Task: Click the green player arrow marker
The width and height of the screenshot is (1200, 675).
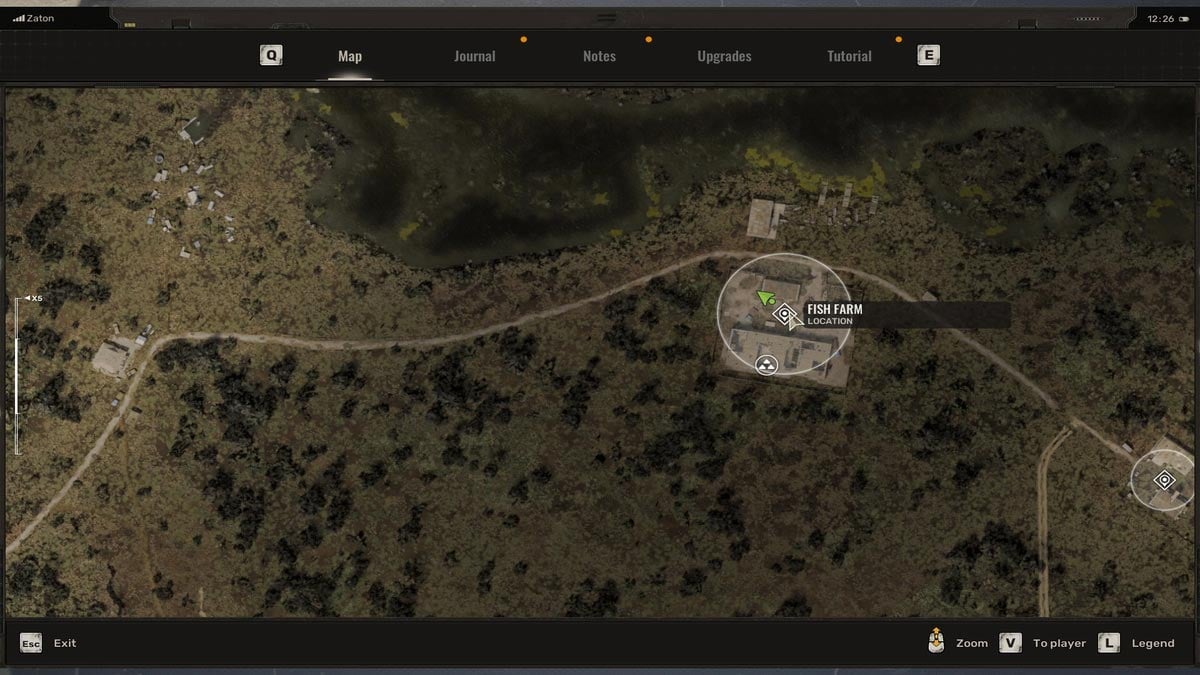Action: 766,297
